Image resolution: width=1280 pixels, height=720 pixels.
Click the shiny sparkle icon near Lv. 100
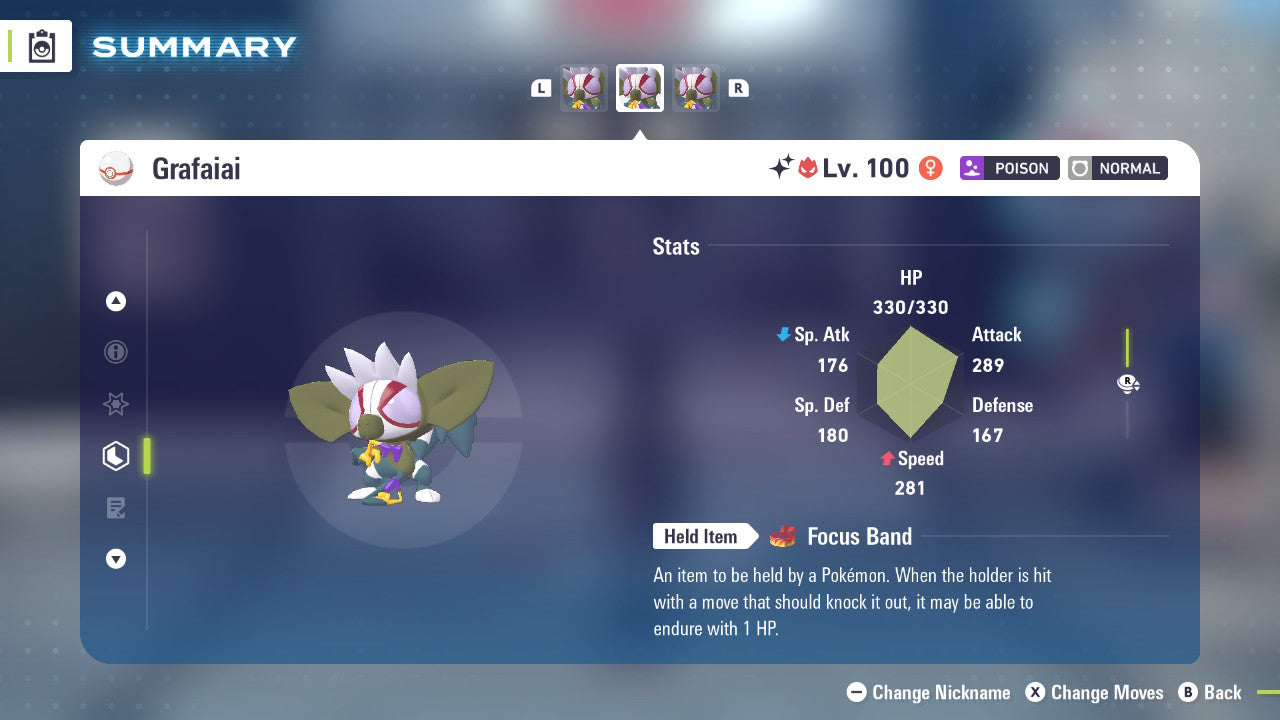[786, 167]
